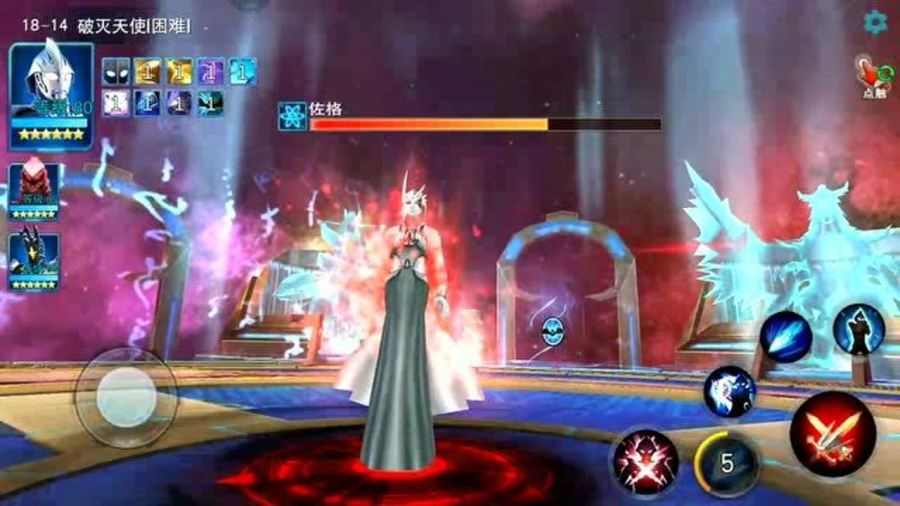Trigger the dark silhouette figure skill
Screen dimensions: 900x506
859,329
